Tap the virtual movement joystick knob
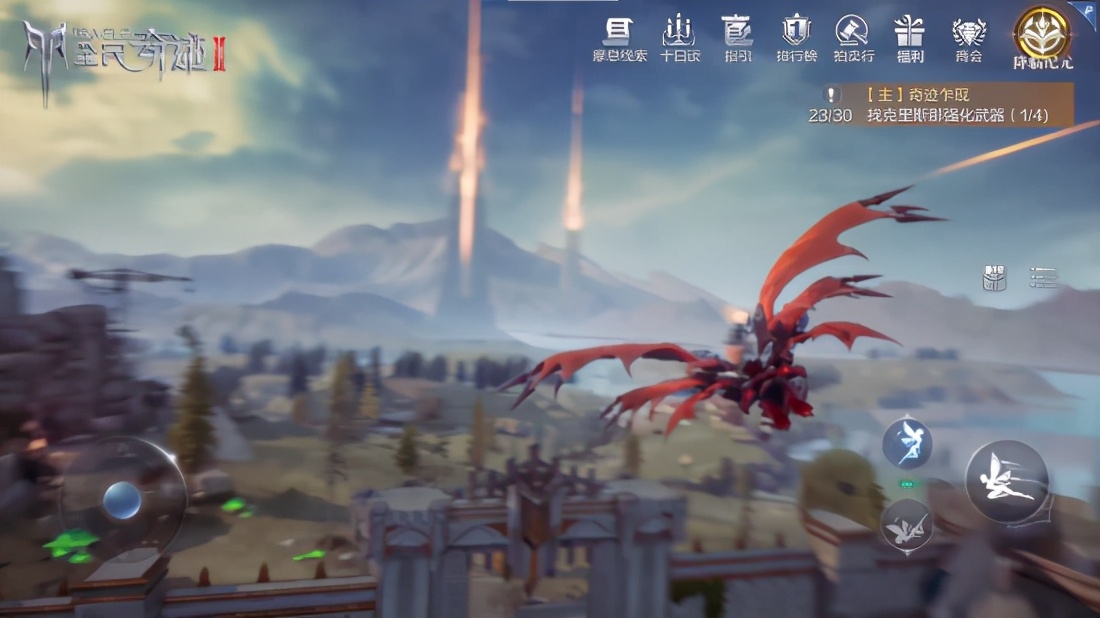 click(122, 499)
